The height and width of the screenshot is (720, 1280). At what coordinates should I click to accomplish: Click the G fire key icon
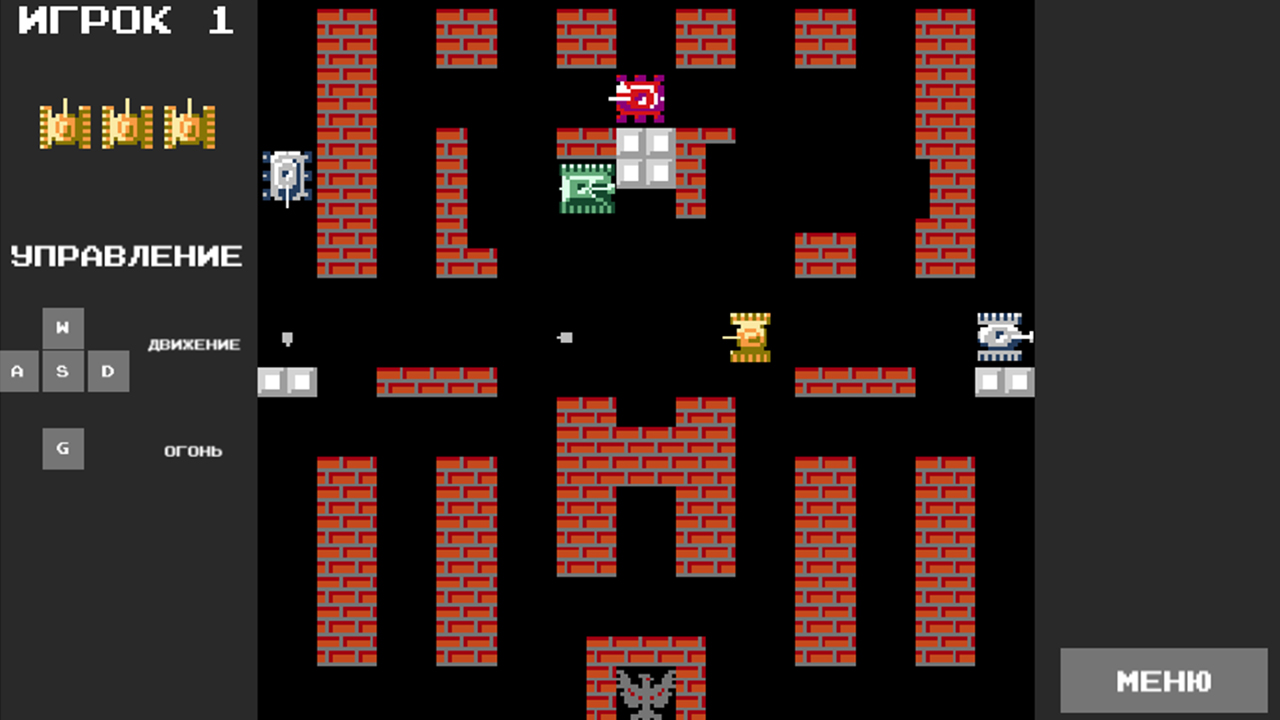(63, 448)
